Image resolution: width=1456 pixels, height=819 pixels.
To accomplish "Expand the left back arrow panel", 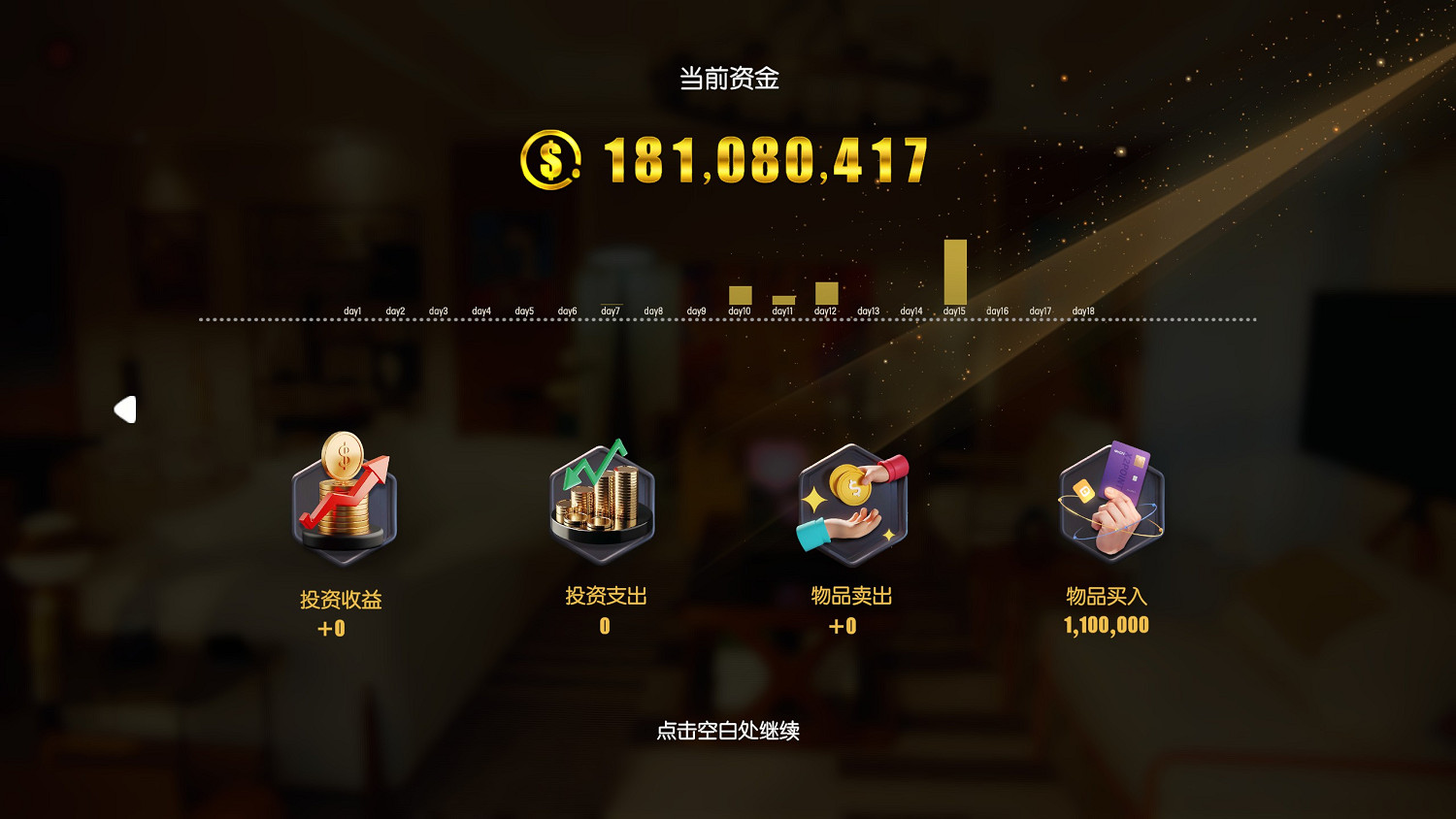I will click(124, 409).
